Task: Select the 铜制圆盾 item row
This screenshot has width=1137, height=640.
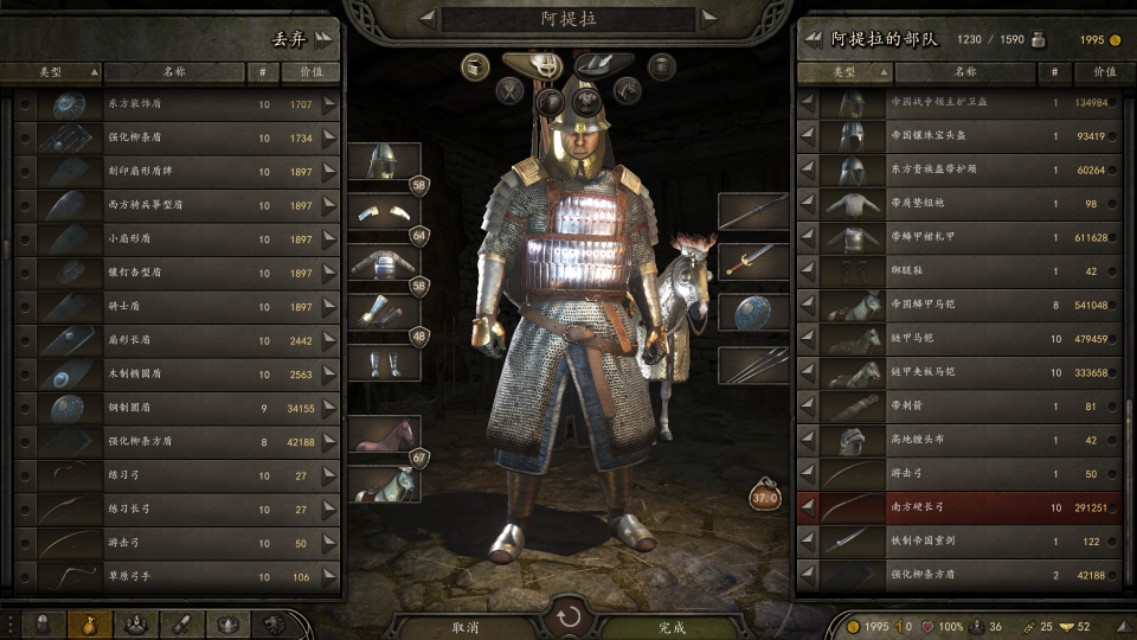Action: (178, 408)
